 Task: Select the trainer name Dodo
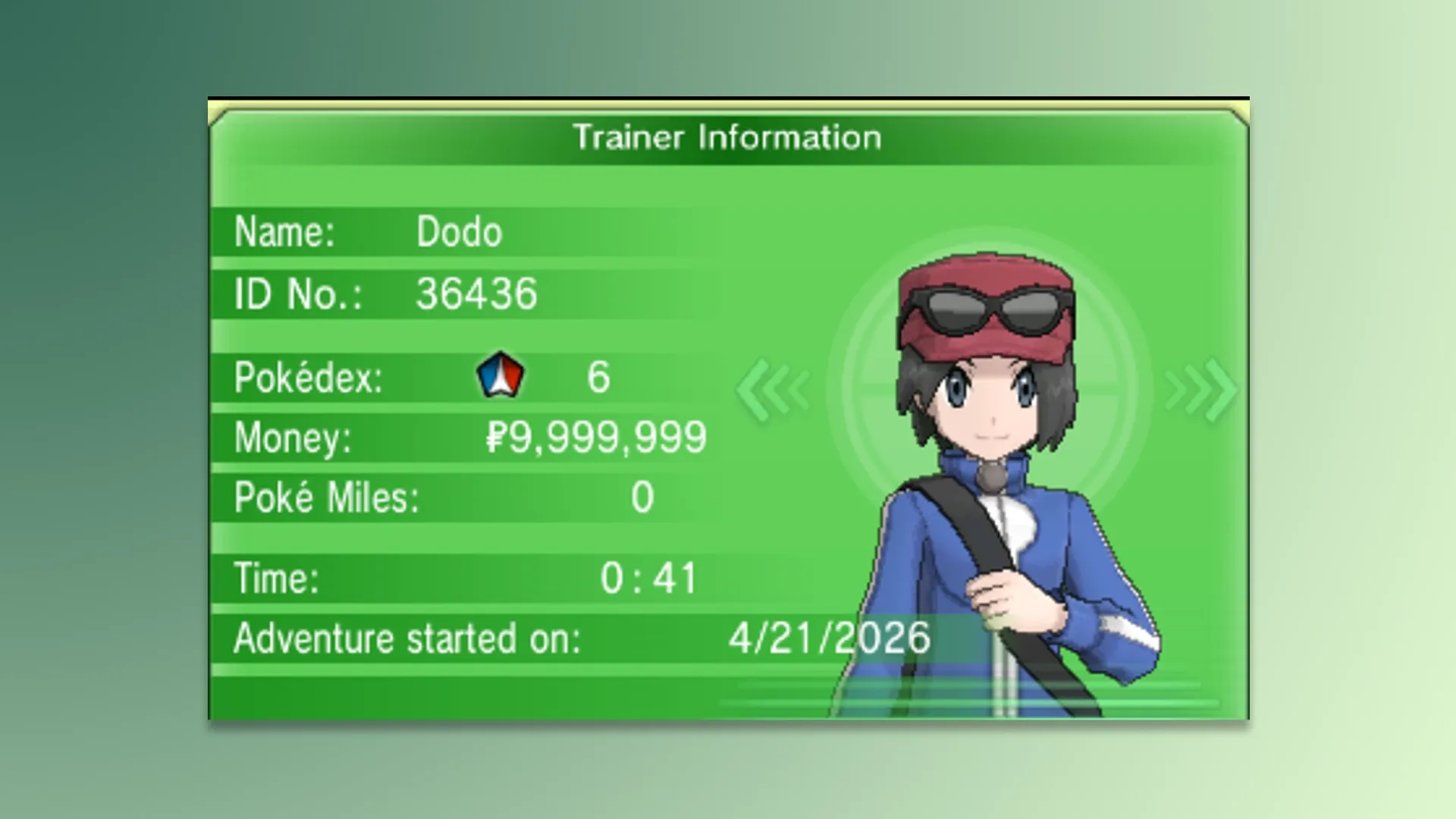tap(458, 233)
